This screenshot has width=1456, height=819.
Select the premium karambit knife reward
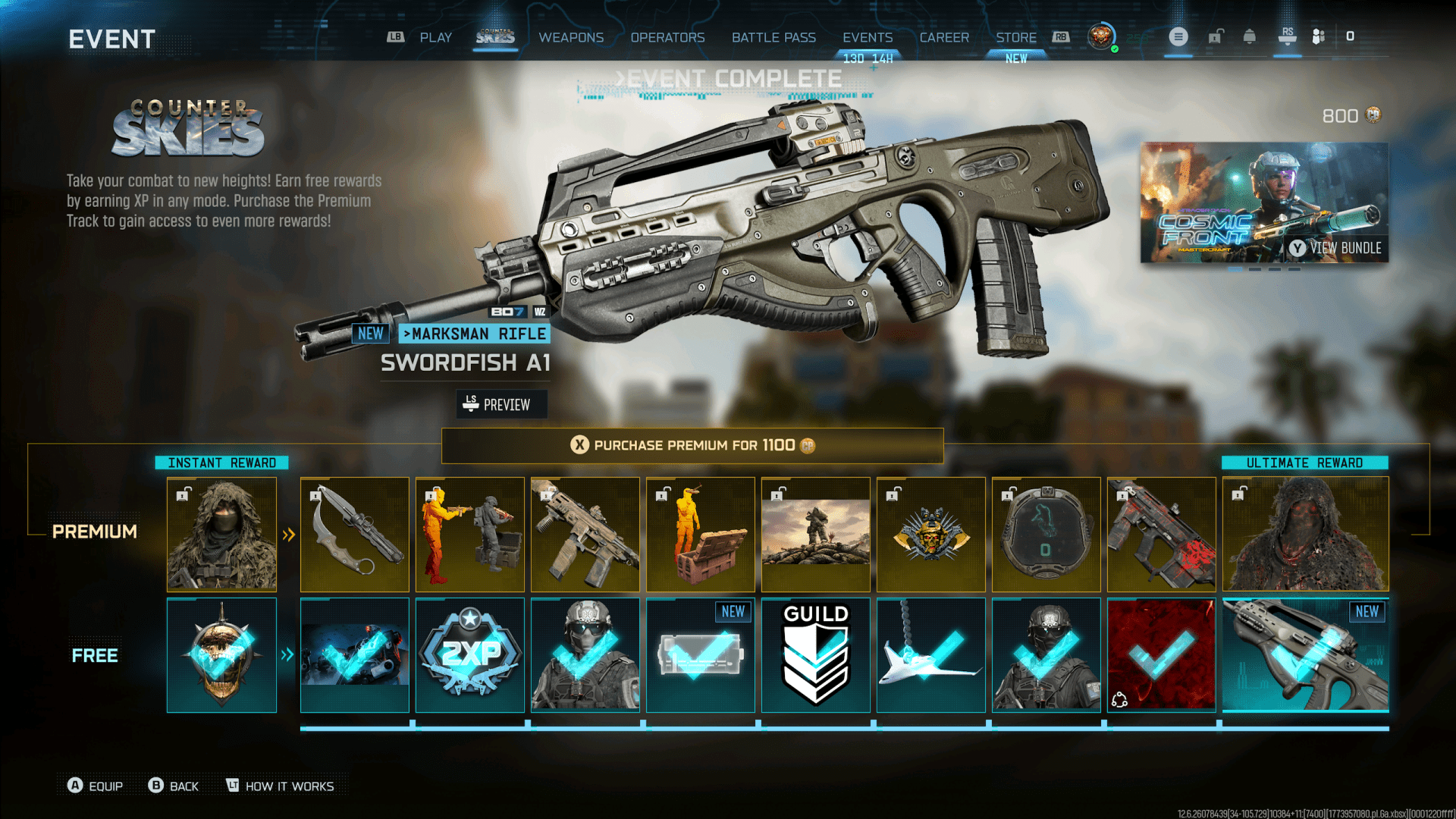[354, 534]
